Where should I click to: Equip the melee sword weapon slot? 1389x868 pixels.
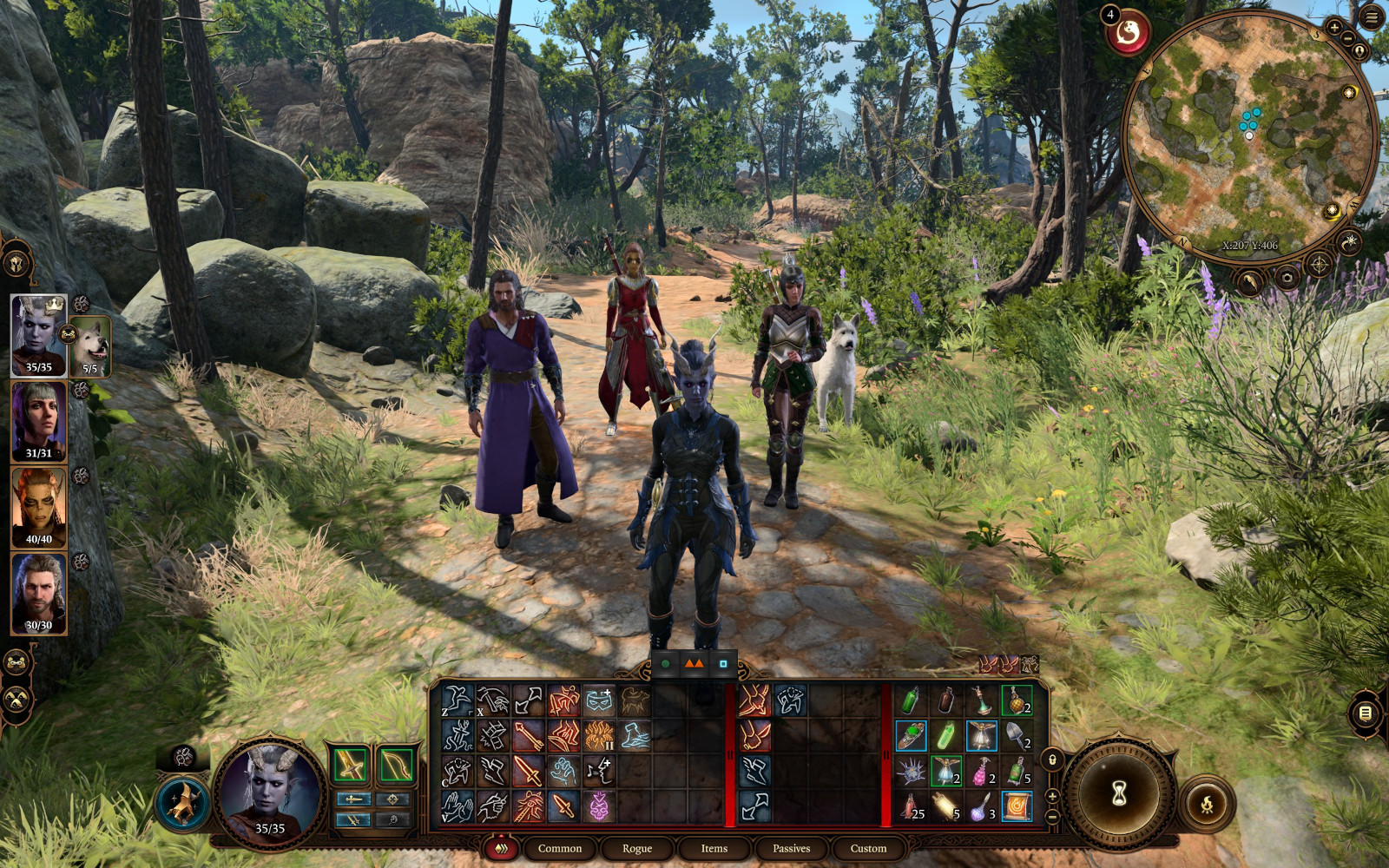[349, 765]
